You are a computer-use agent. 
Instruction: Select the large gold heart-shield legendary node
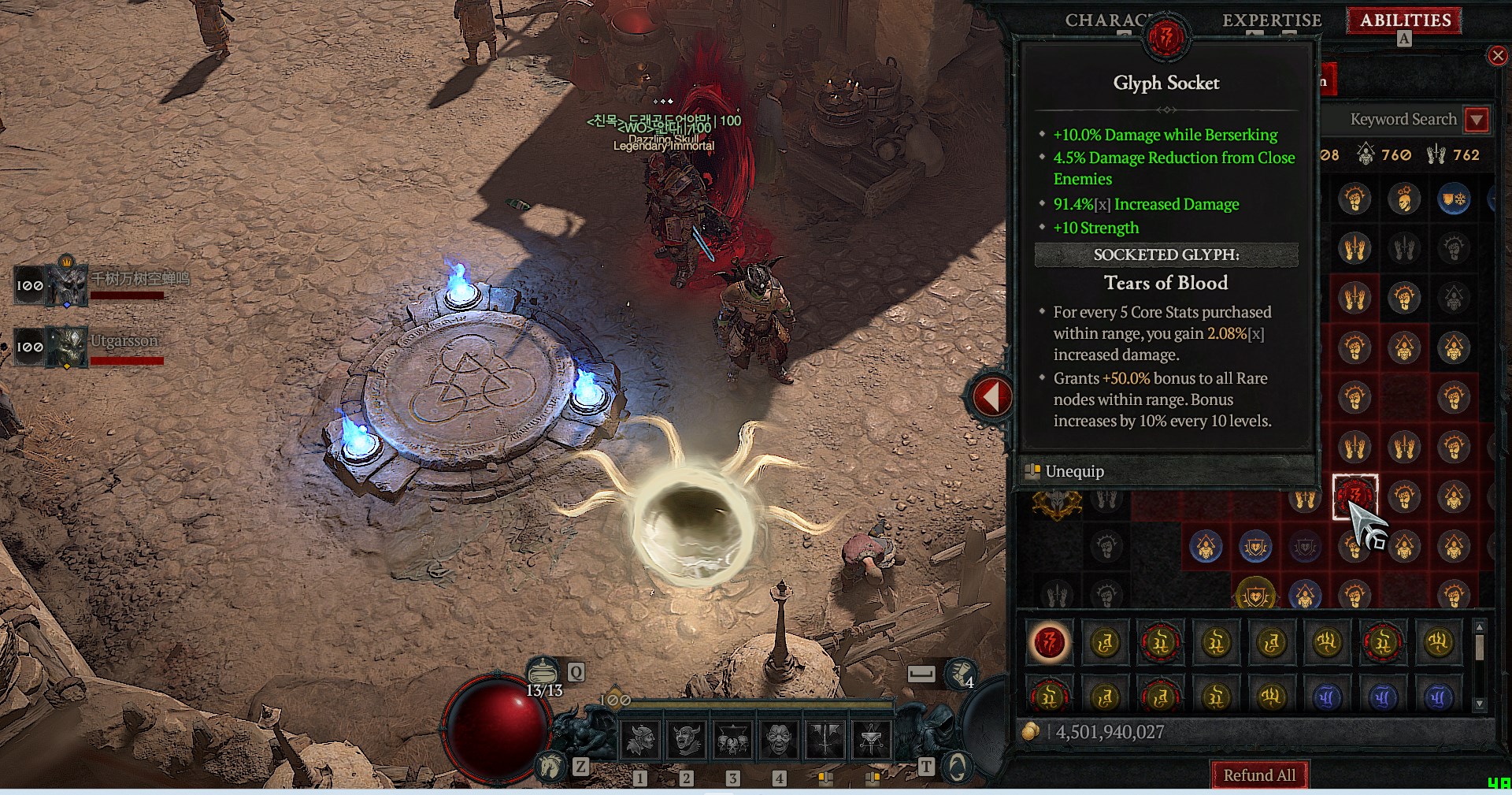(x=1255, y=596)
